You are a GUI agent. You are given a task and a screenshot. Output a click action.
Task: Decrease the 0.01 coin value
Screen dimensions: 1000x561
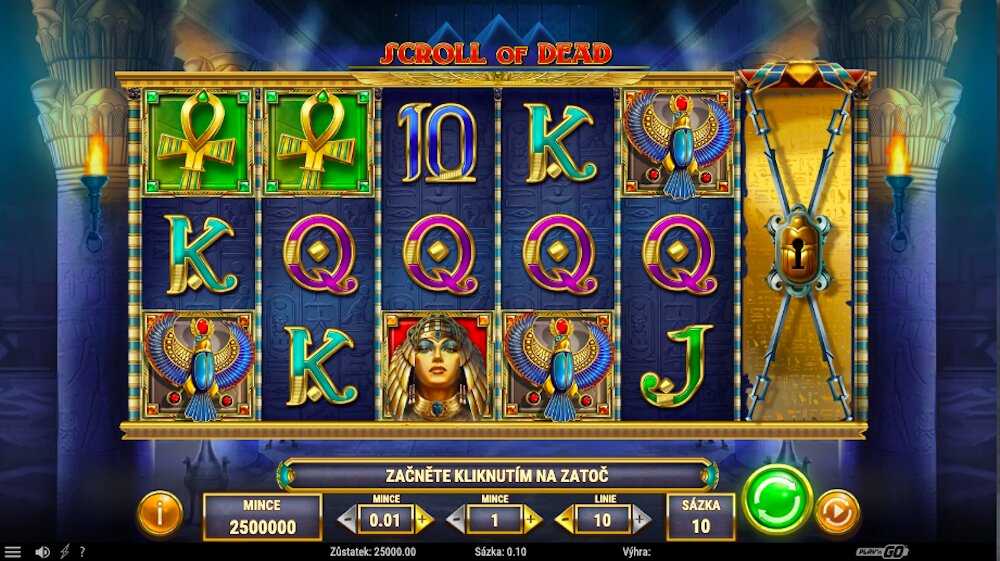[347, 519]
